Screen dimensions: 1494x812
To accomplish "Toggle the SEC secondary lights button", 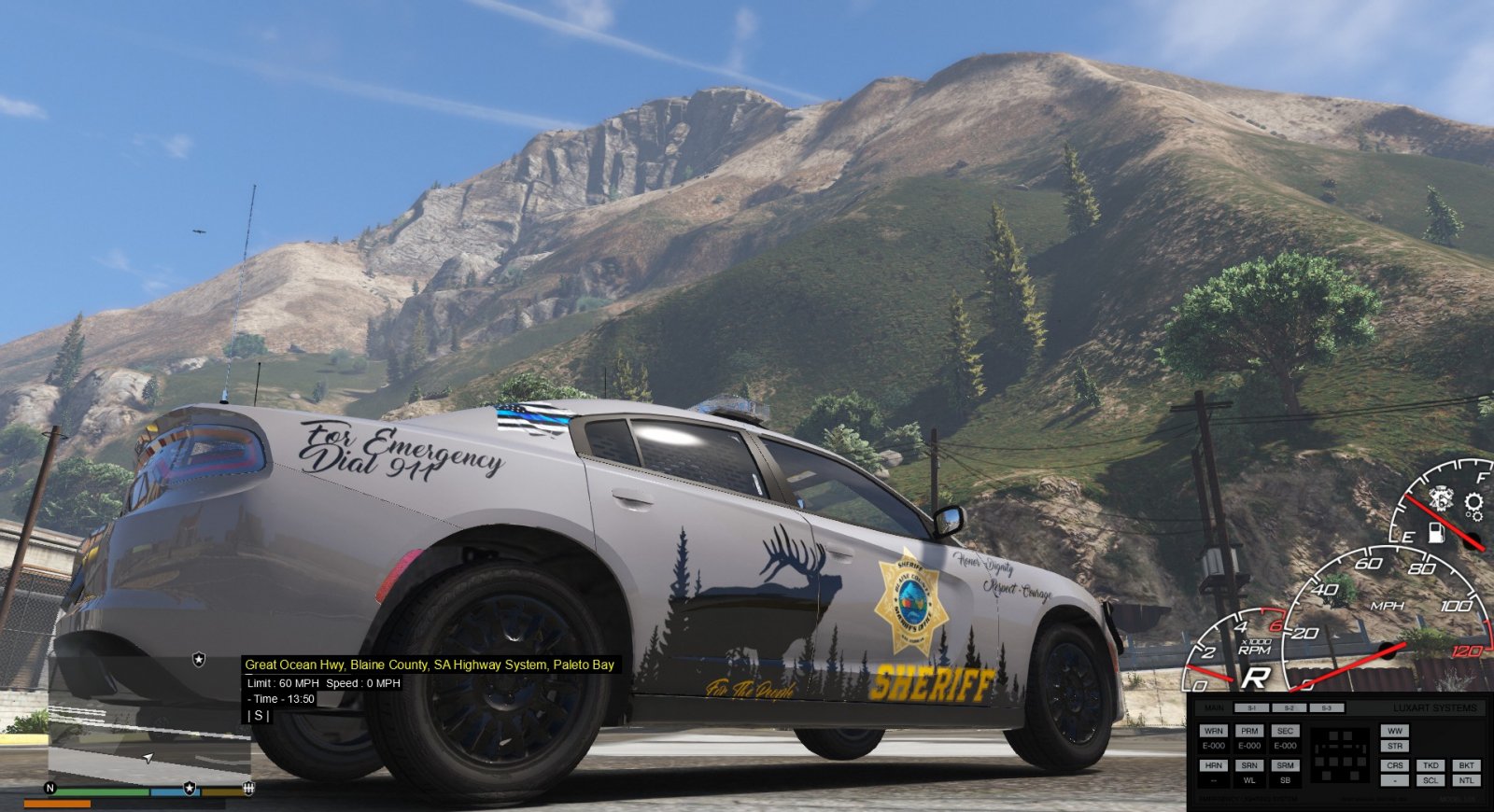I will pyautogui.click(x=1286, y=731).
